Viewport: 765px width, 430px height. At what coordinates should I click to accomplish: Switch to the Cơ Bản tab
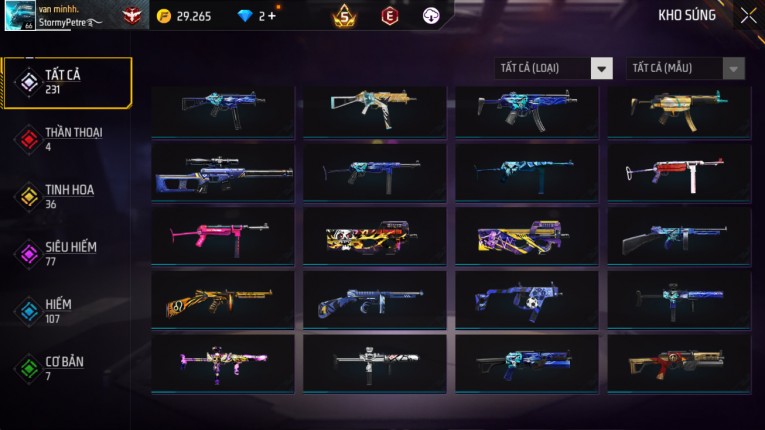pos(67,368)
